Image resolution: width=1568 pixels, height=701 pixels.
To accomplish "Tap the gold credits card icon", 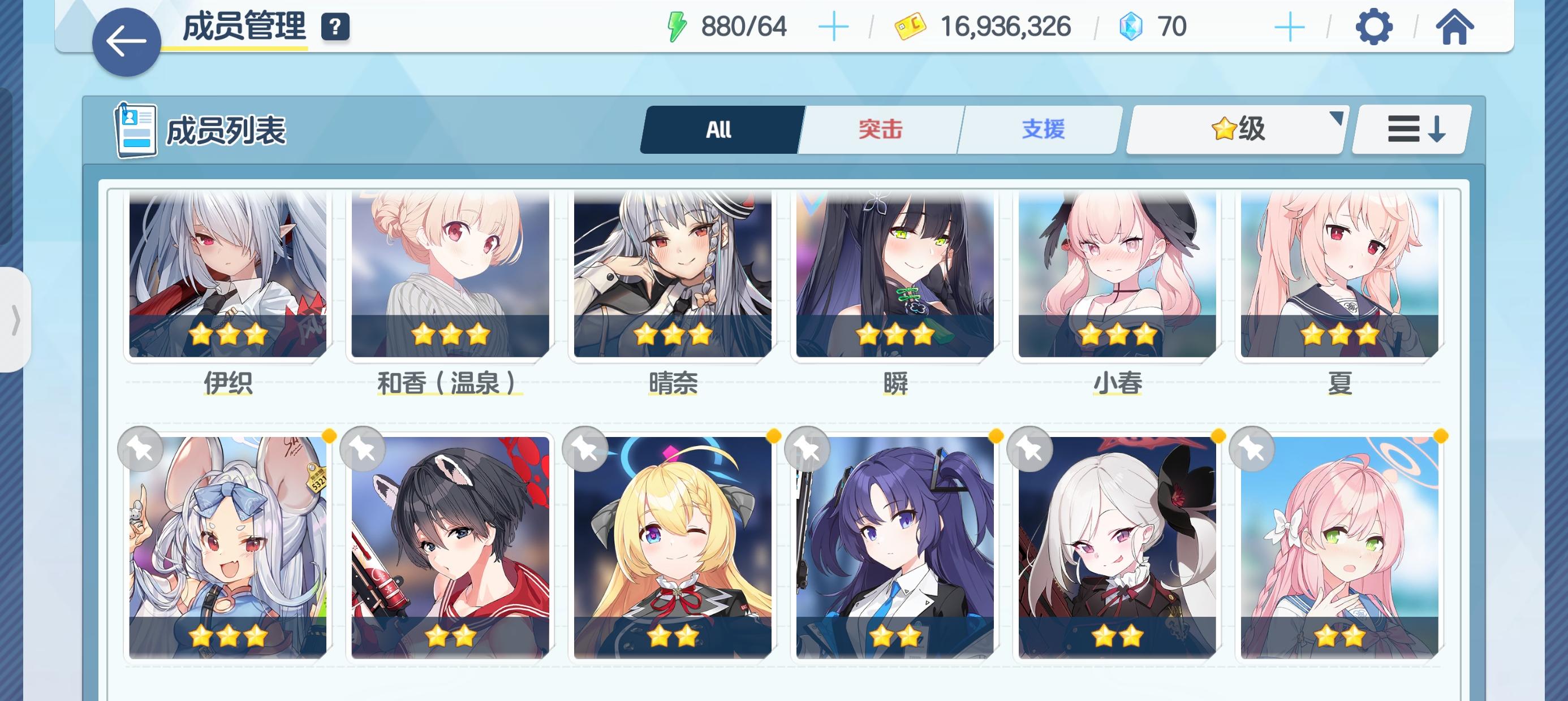I will pyautogui.click(x=908, y=25).
